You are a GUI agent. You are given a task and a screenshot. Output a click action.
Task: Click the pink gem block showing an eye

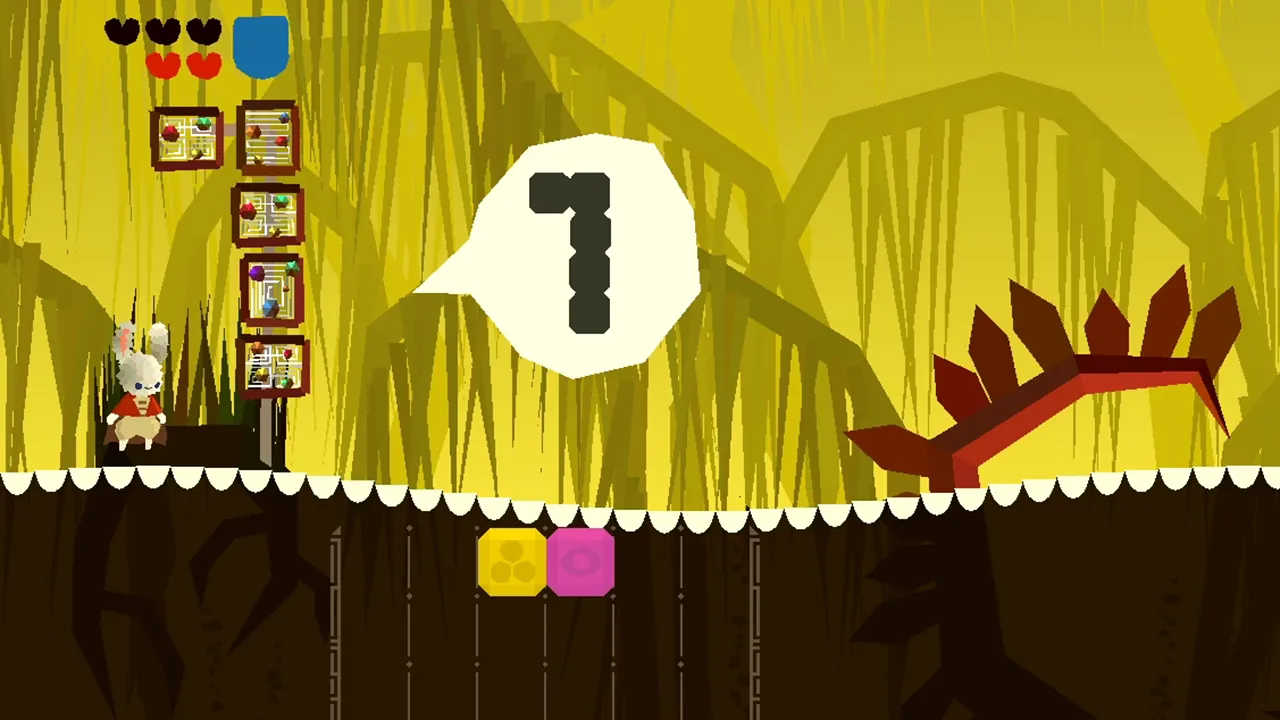point(583,563)
